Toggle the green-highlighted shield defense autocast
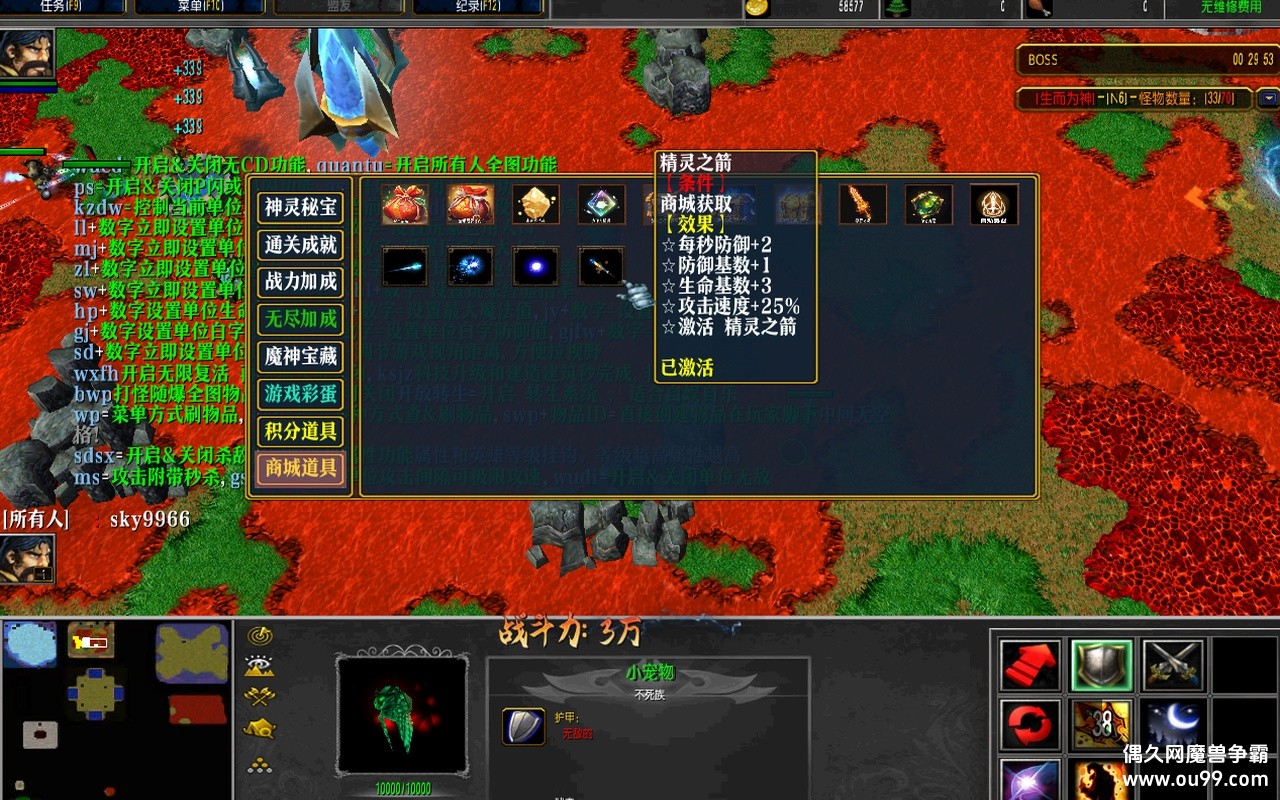Image resolution: width=1280 pixels, height=800 pixels. point(1100,663)
